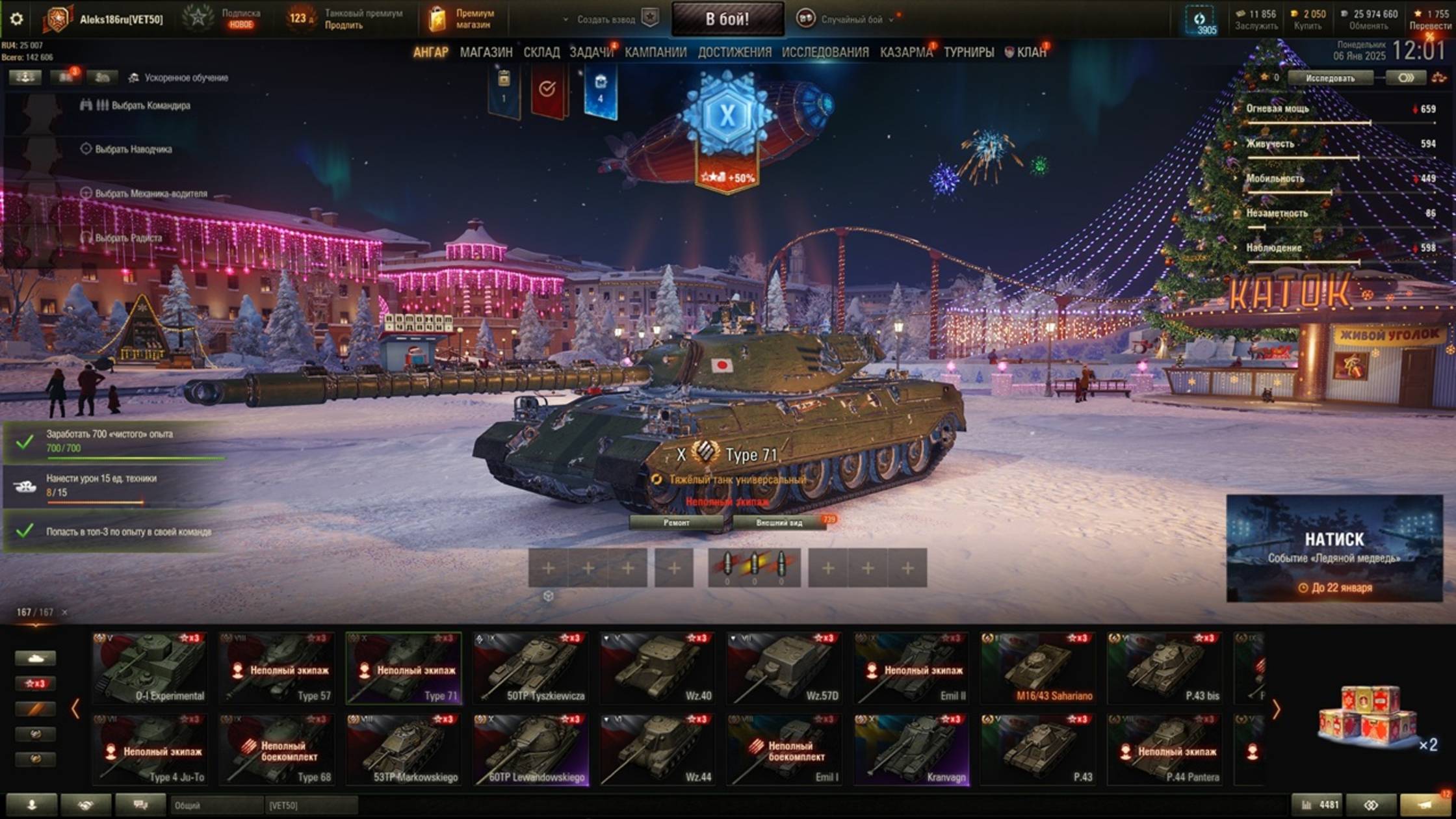The width and height of the screenshot is (1456, 819).
Task: Click the Ремонт button under the tank
Action: pyautogui.click(x=677, y=523)
